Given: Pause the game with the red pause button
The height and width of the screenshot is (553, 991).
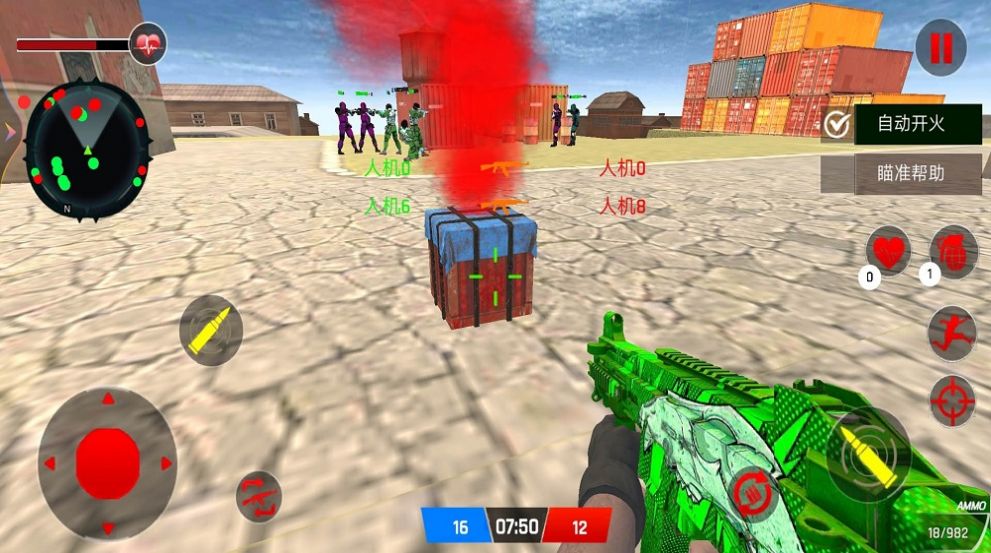Looking at the screenshot, I should tap(940, 47).
